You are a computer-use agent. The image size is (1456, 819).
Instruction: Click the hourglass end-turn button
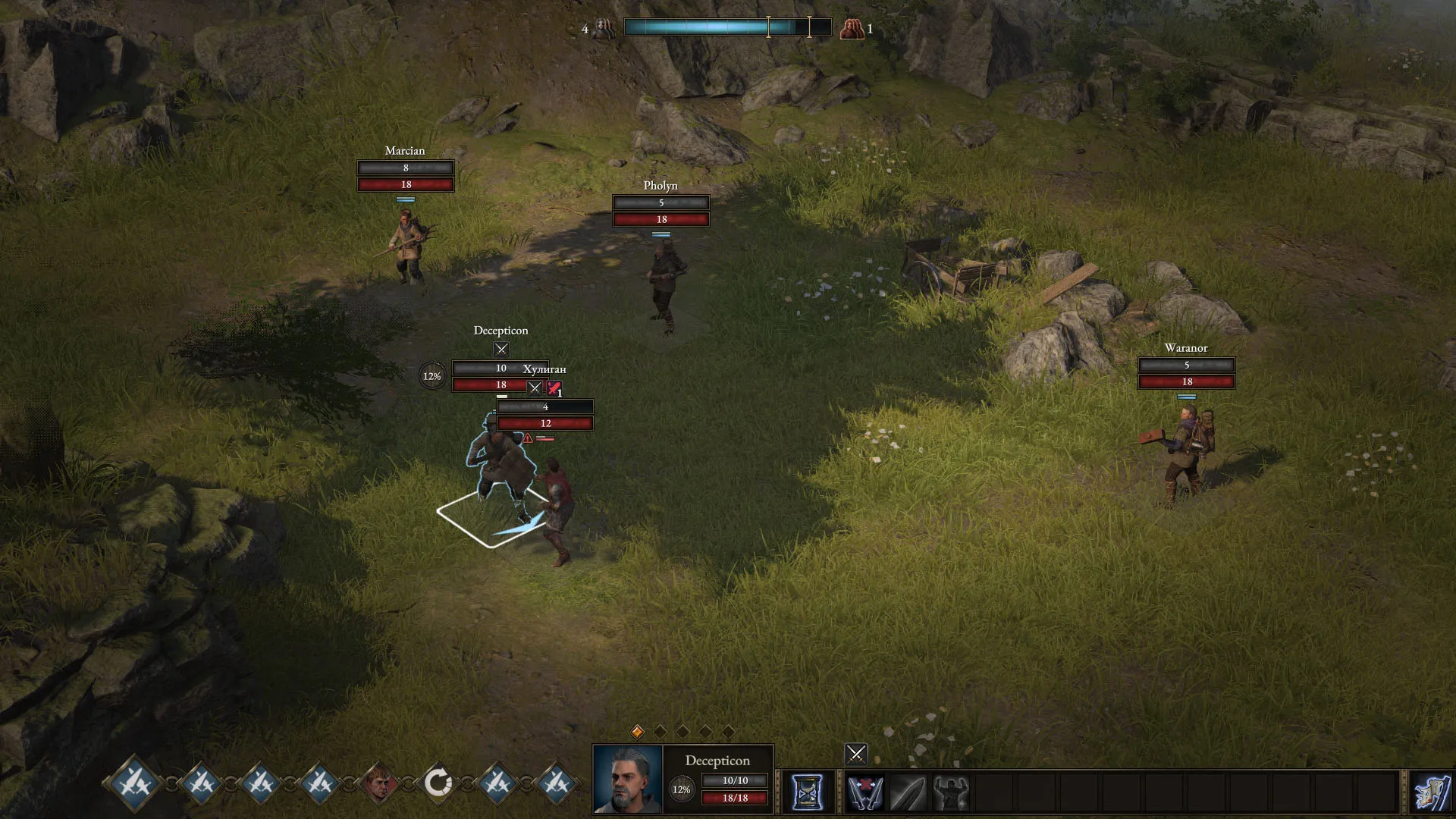tap(807, 792)
